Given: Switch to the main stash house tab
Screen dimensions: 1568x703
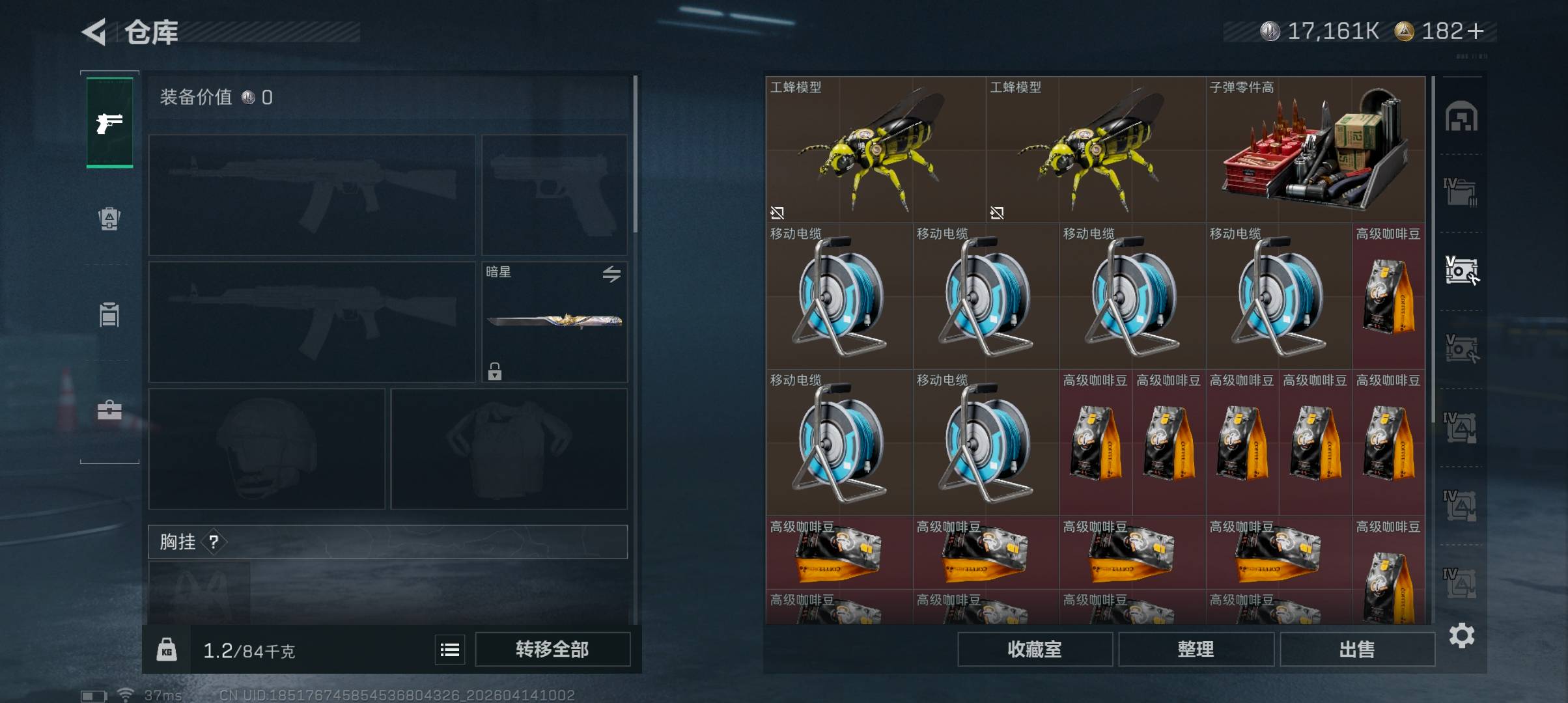Looking at the screenshot, I should click(x=1461, y=117).
